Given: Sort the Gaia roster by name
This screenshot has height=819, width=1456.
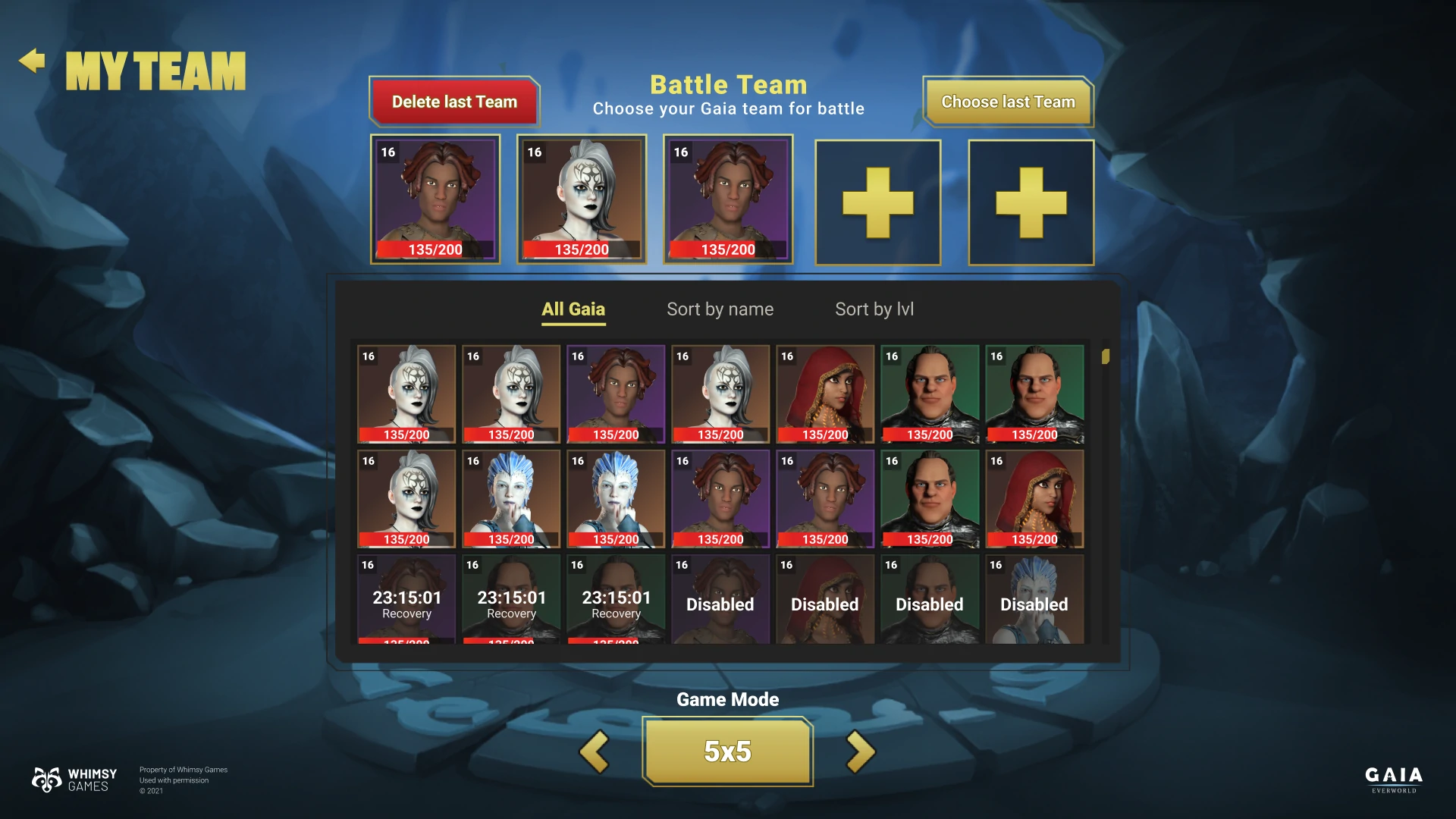Looking at the screenshot, I should [720, 309].
